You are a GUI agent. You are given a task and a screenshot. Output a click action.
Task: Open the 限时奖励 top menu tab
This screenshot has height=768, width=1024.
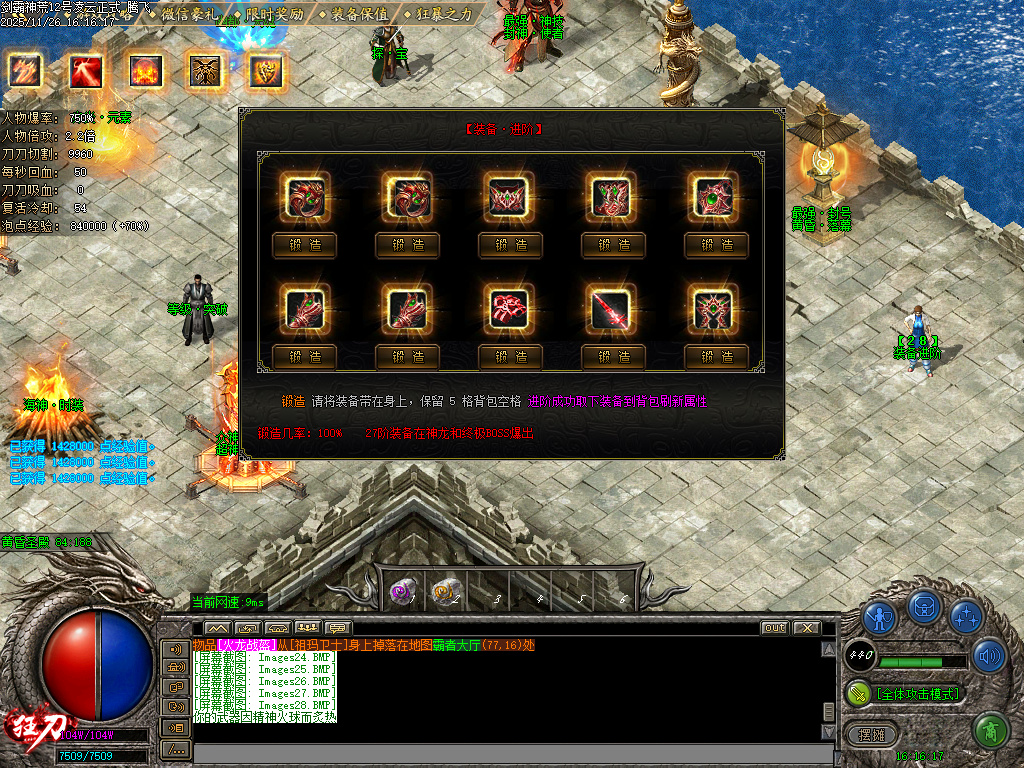tap(269, 15)
